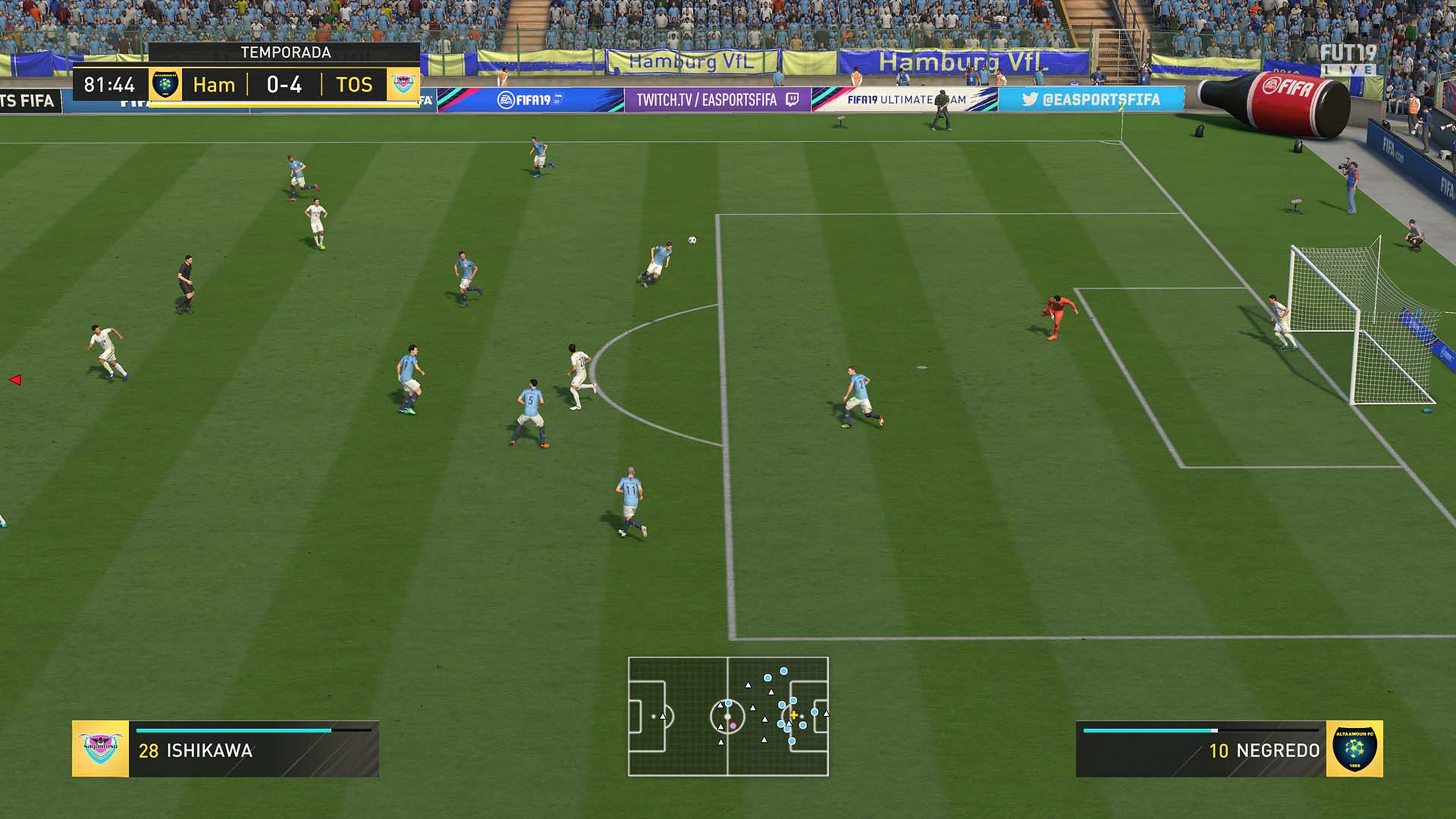Click the pitch radar minimap
The image size is (1456, 819).
click(728, 716)
